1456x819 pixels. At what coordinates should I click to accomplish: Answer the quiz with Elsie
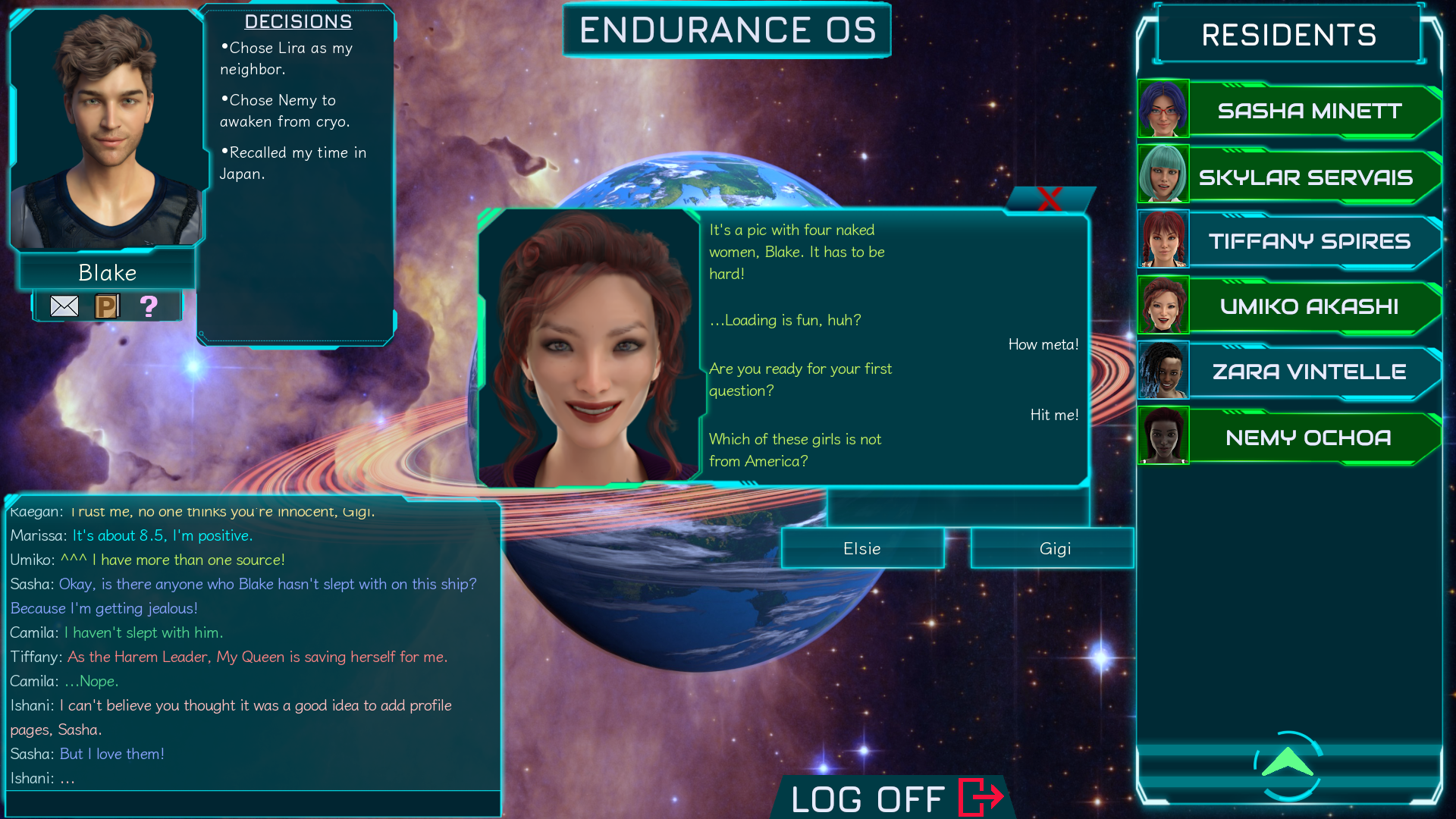click(x=861, y=548)
